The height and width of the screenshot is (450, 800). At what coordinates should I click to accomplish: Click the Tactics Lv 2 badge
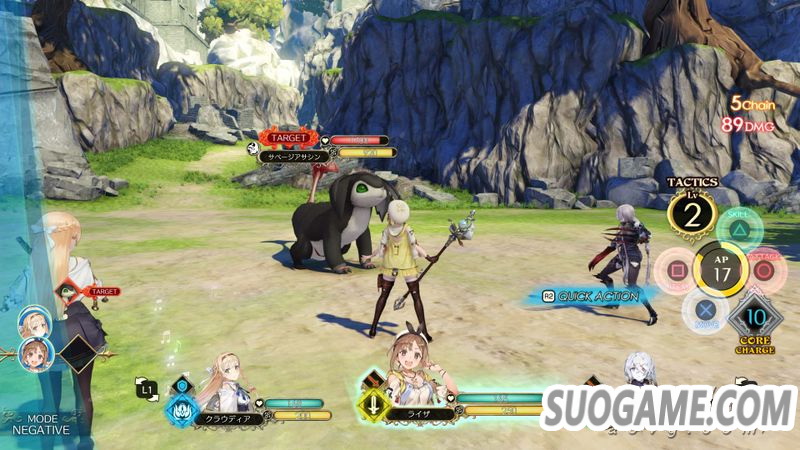click(x=692, y=211)
